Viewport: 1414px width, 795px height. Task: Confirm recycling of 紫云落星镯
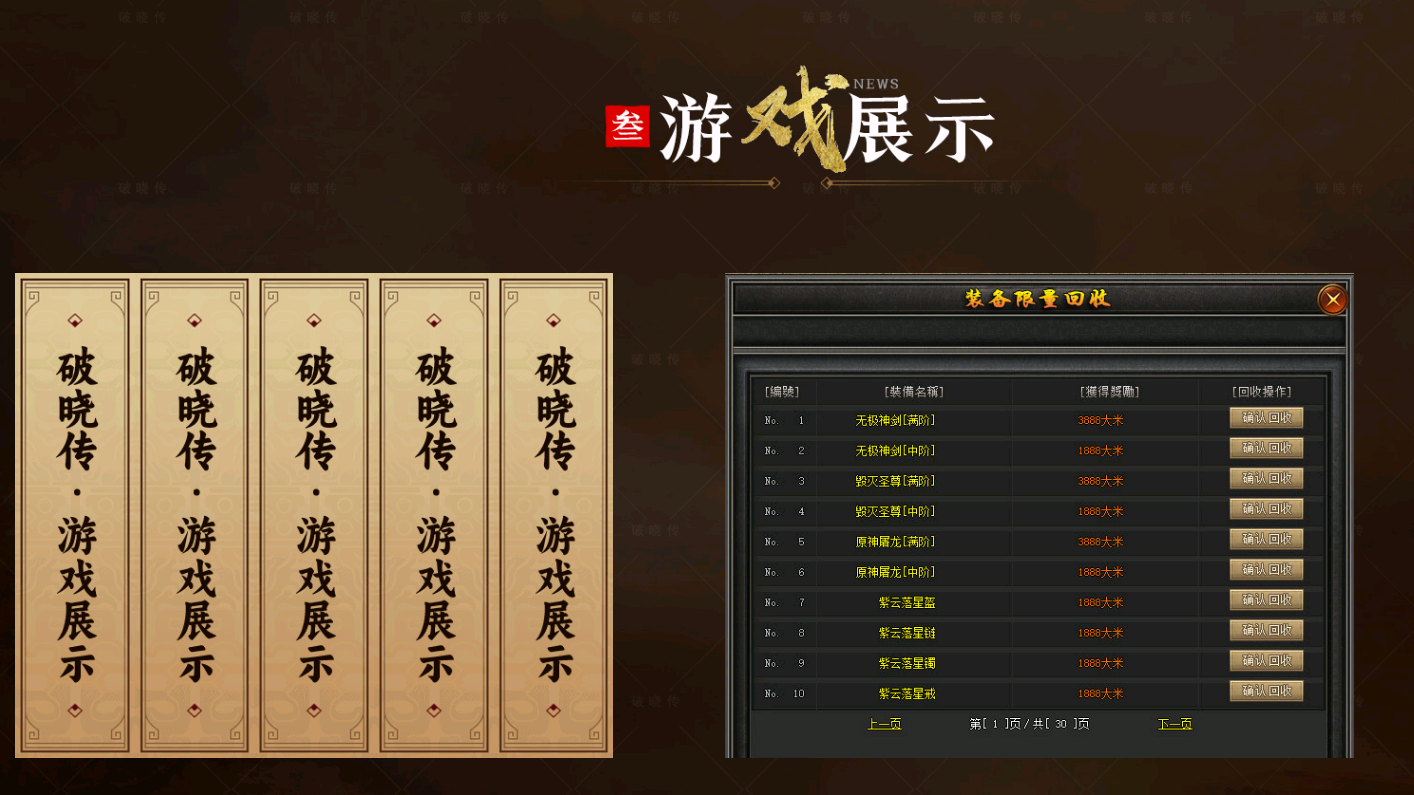pyautogui.click(x=1265, y=660)
